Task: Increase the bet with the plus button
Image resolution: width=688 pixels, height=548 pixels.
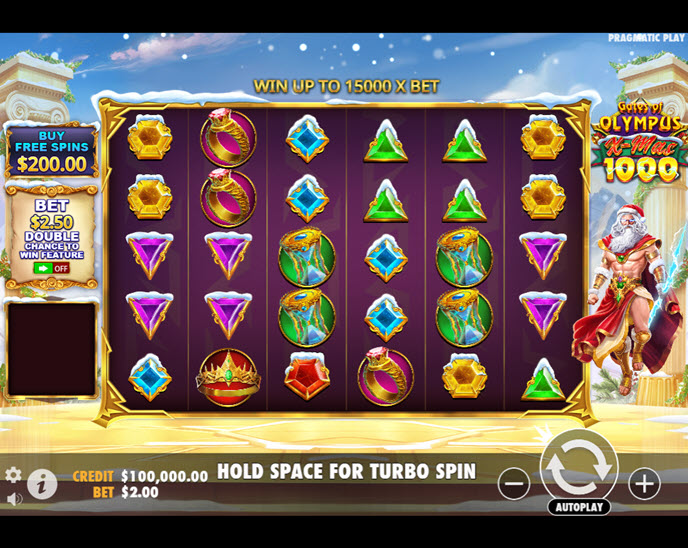Action: point(644,484)
